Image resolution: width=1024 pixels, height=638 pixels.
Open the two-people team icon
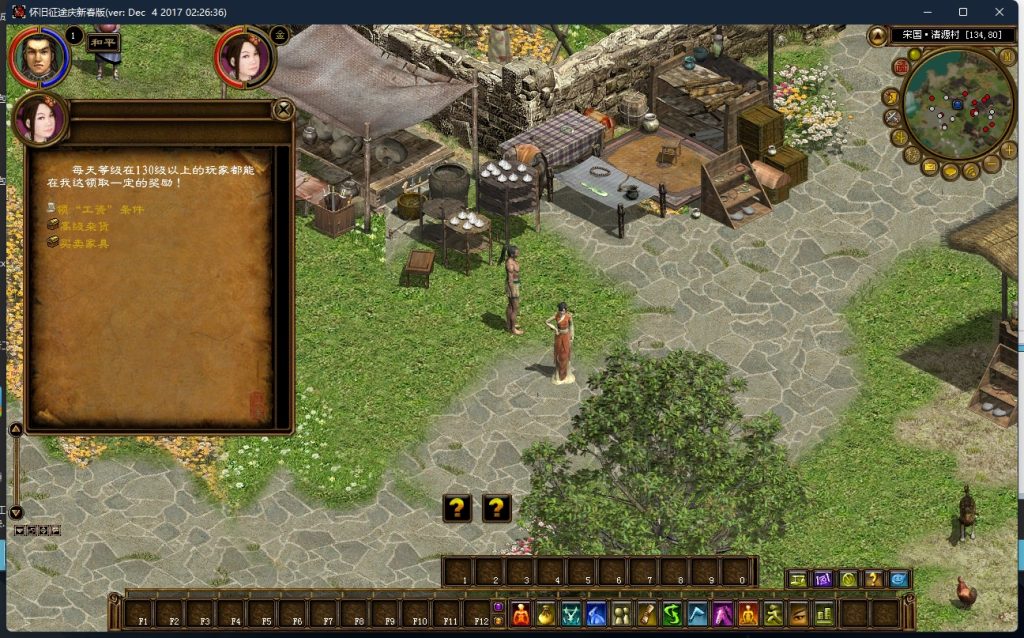tap(621, 613)
